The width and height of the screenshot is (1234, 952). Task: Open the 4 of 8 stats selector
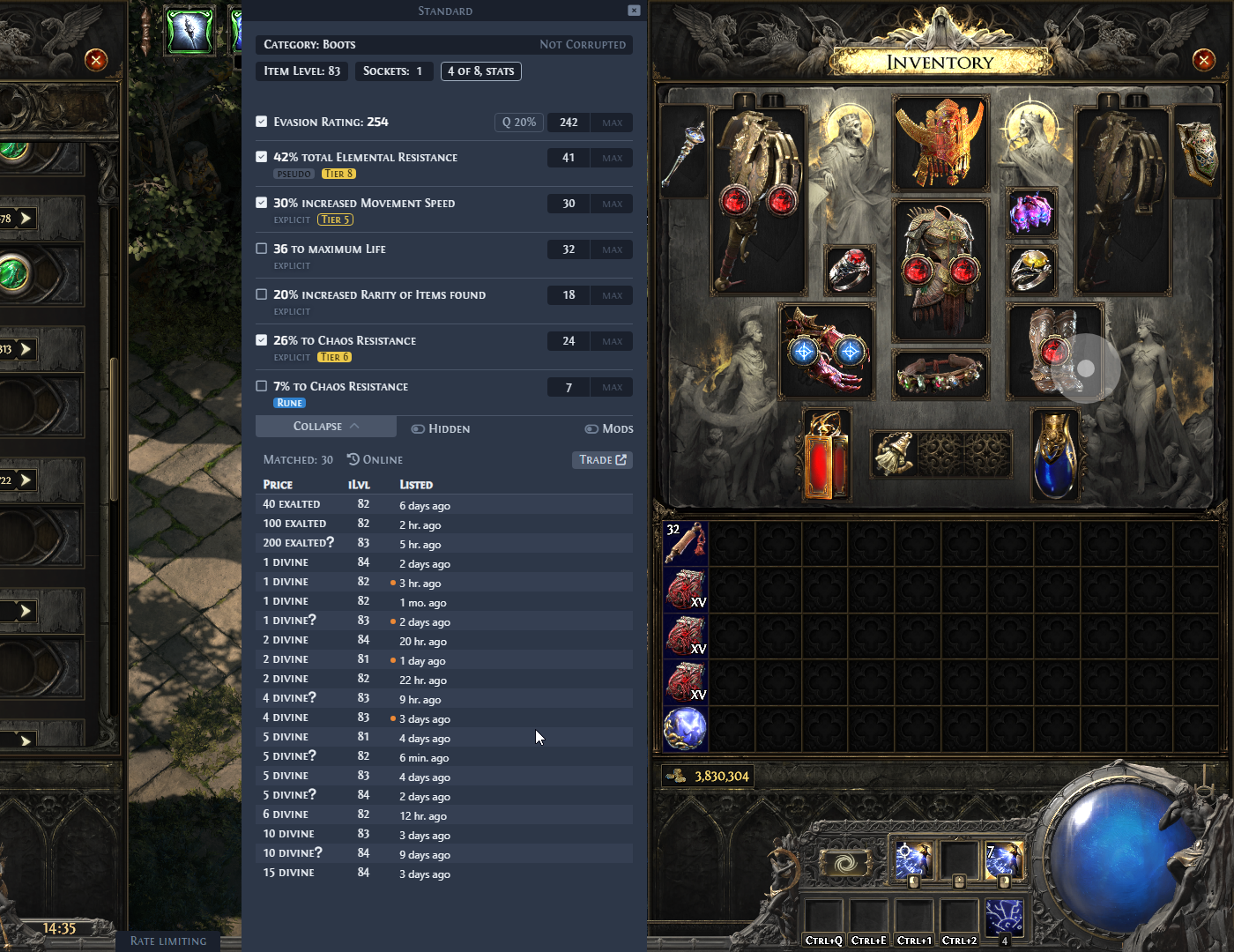click(480, 71)
